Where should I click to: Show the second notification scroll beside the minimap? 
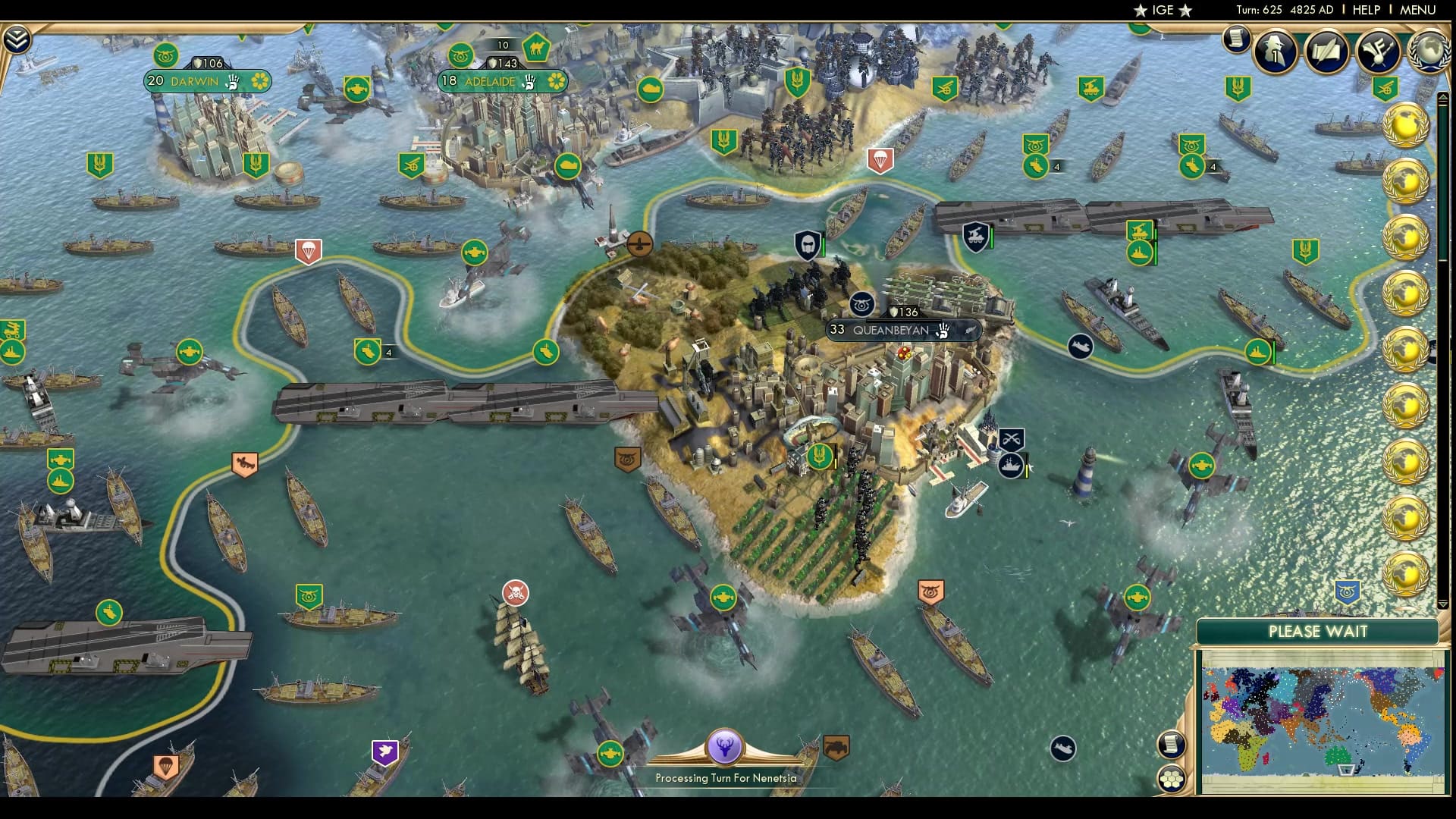[x=1172, y=744]
